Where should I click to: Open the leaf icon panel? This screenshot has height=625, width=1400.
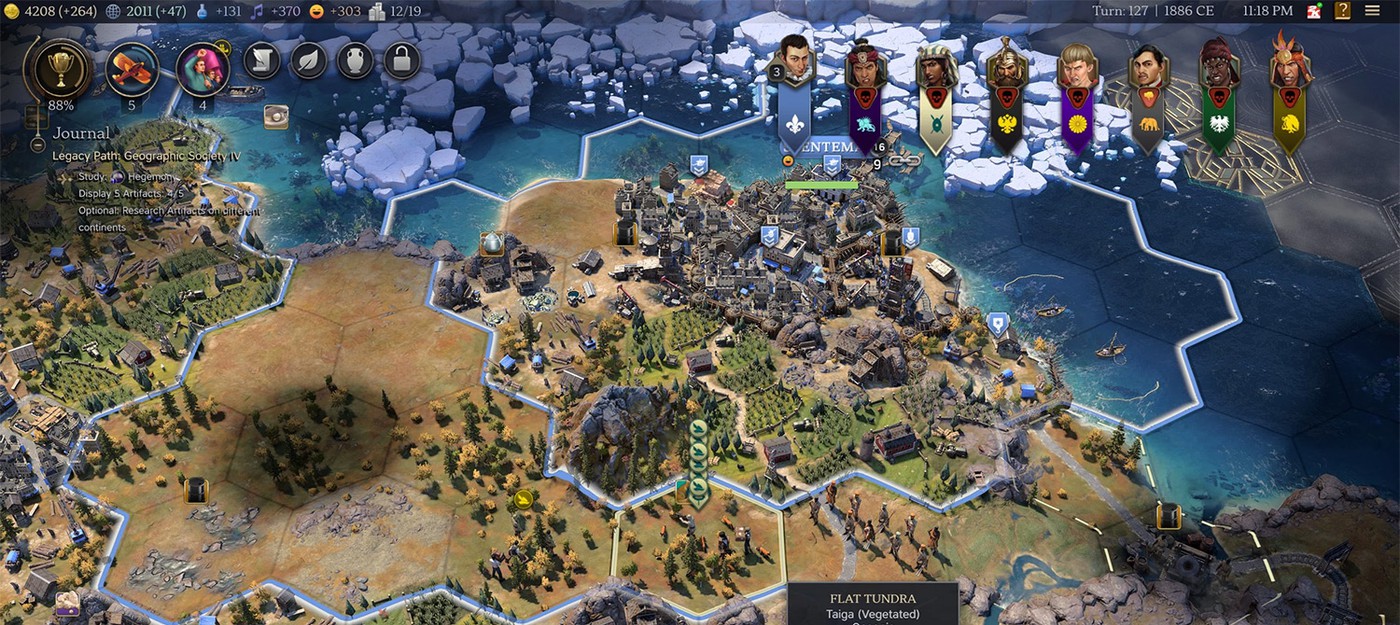tap(309, 62)
